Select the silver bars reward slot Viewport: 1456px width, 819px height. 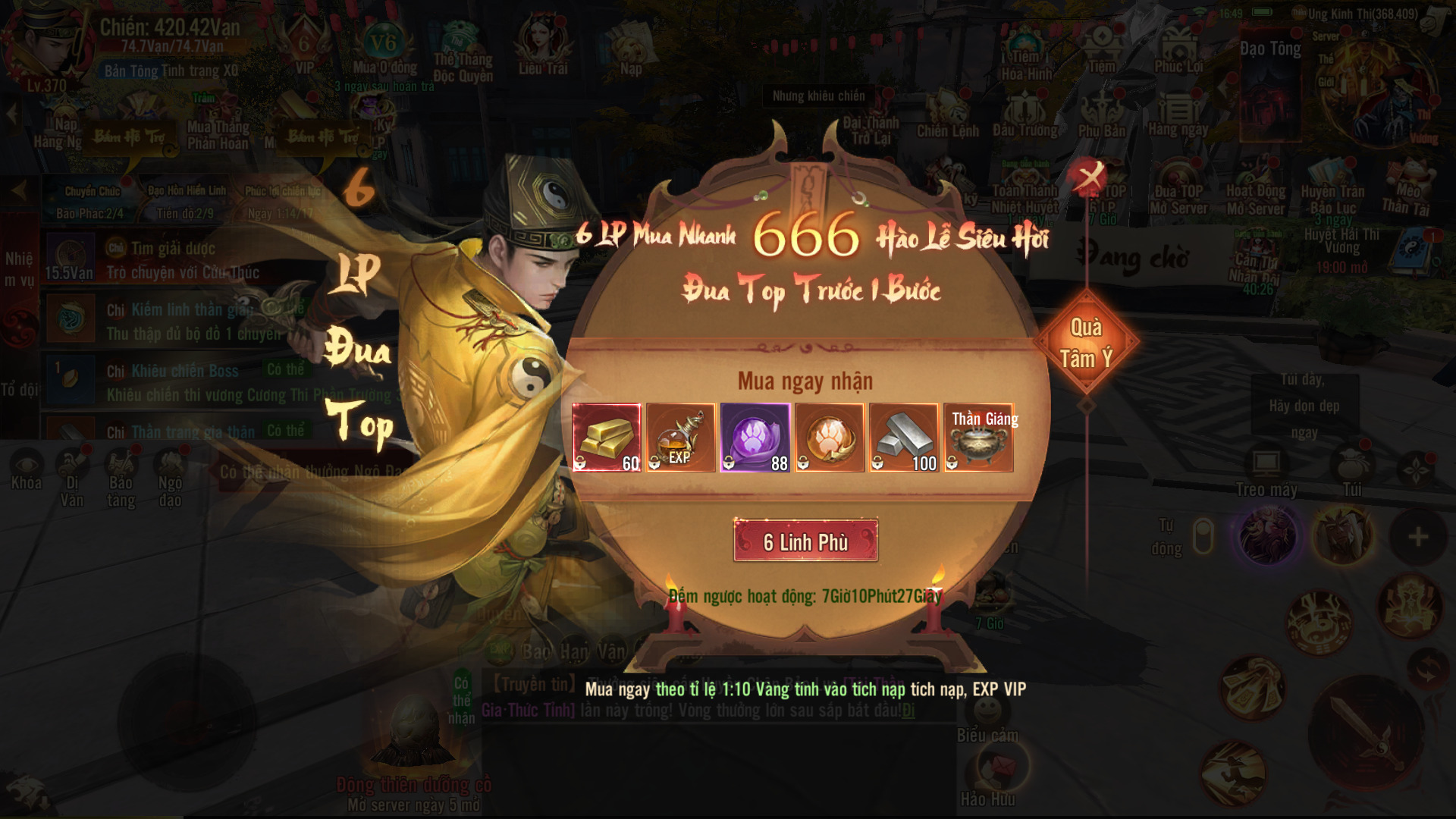pos(904,438)
